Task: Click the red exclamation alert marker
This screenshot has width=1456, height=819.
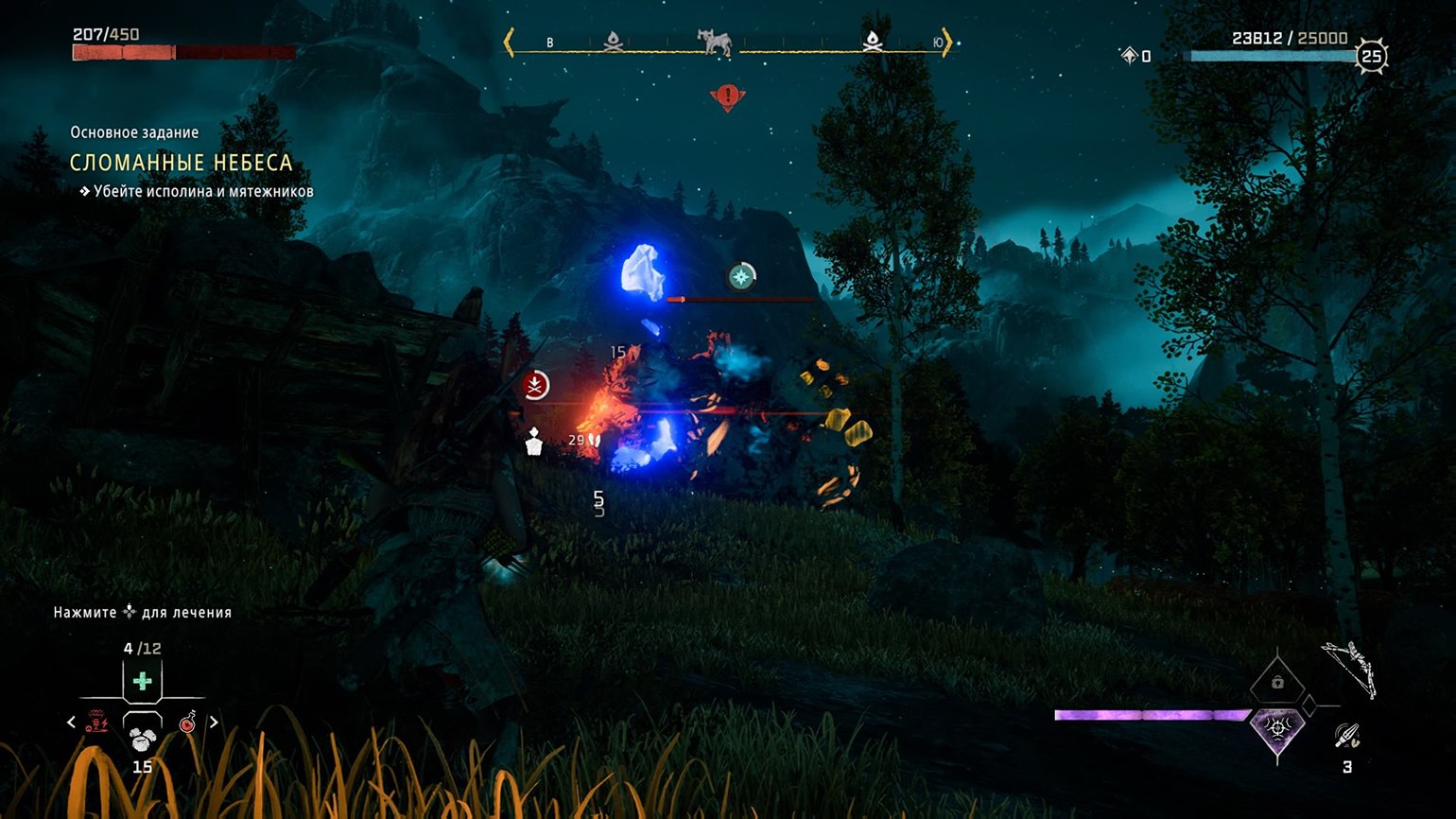Action: 727,96
